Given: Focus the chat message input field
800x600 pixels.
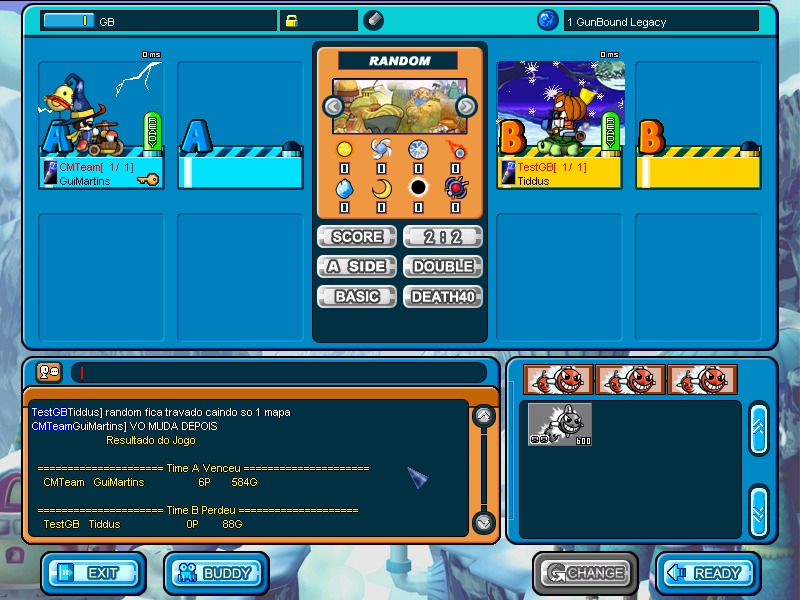Looking at the screenshot, I should tap(278, 373).
